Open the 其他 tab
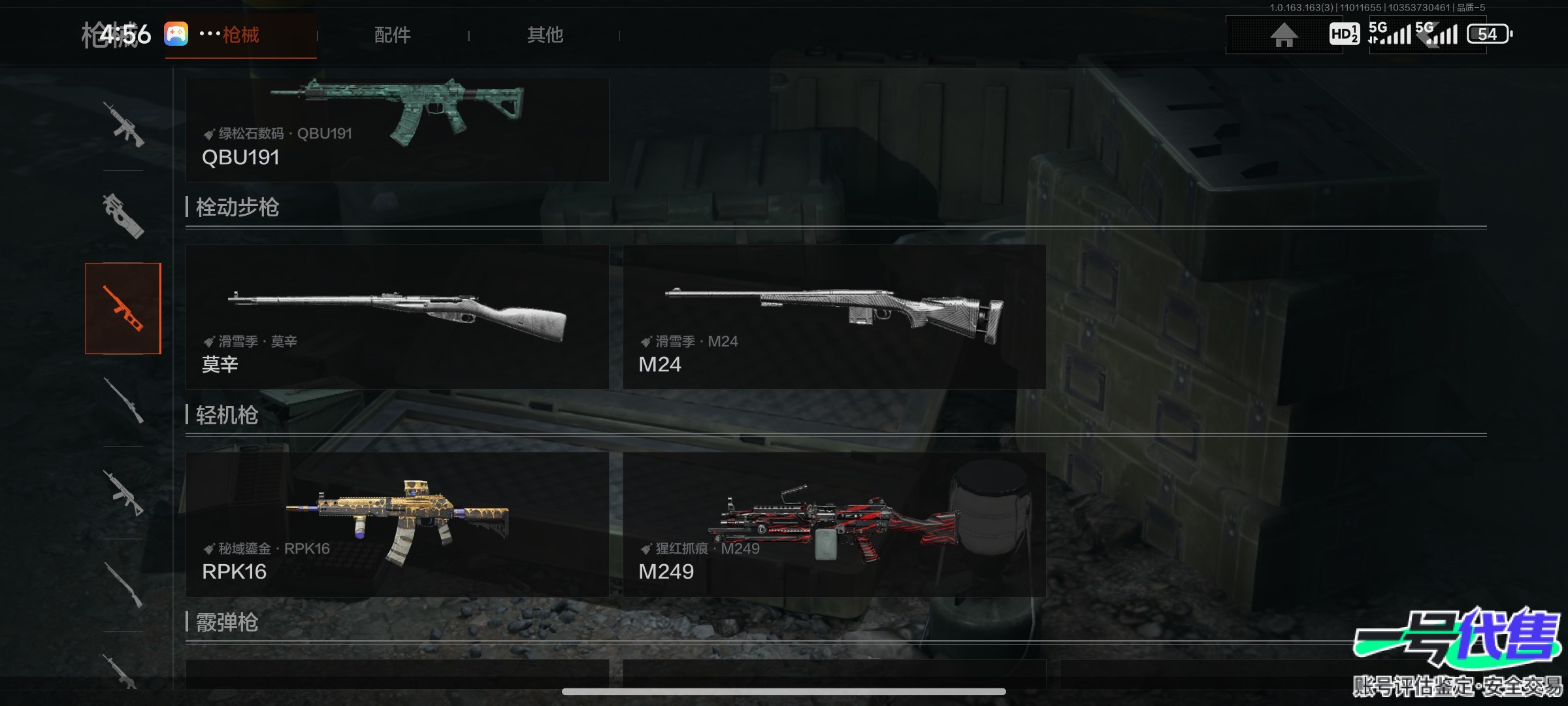 (545, 35)
